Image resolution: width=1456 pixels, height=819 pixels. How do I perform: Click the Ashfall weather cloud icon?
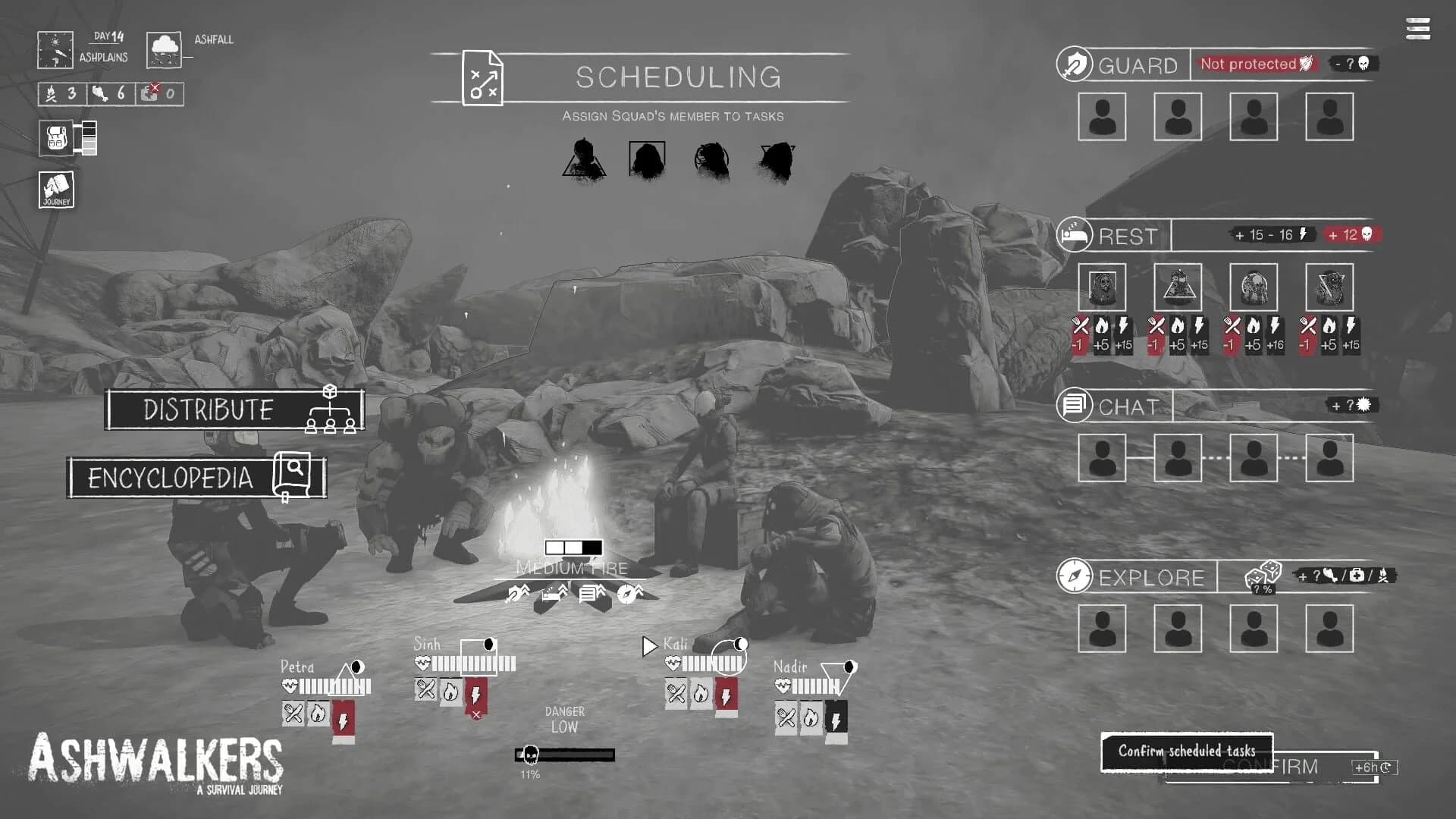[164, 49]
